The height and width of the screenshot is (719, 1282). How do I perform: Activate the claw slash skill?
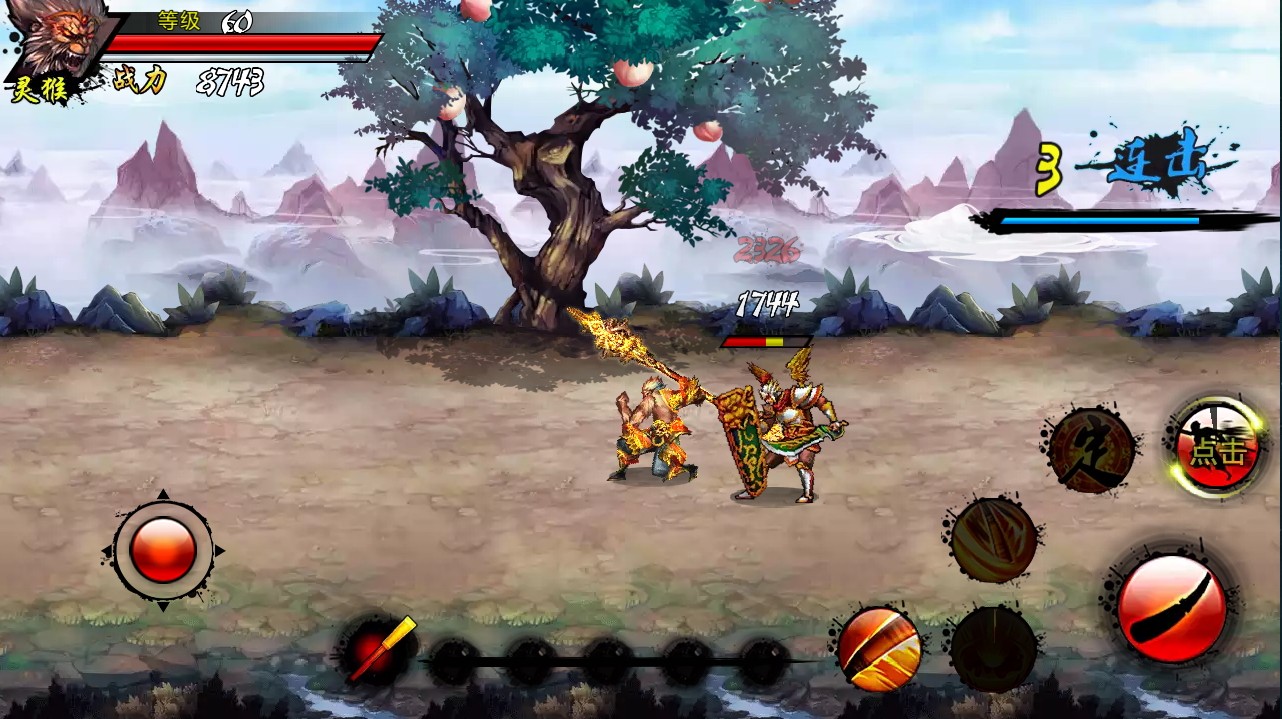(993, 540)
